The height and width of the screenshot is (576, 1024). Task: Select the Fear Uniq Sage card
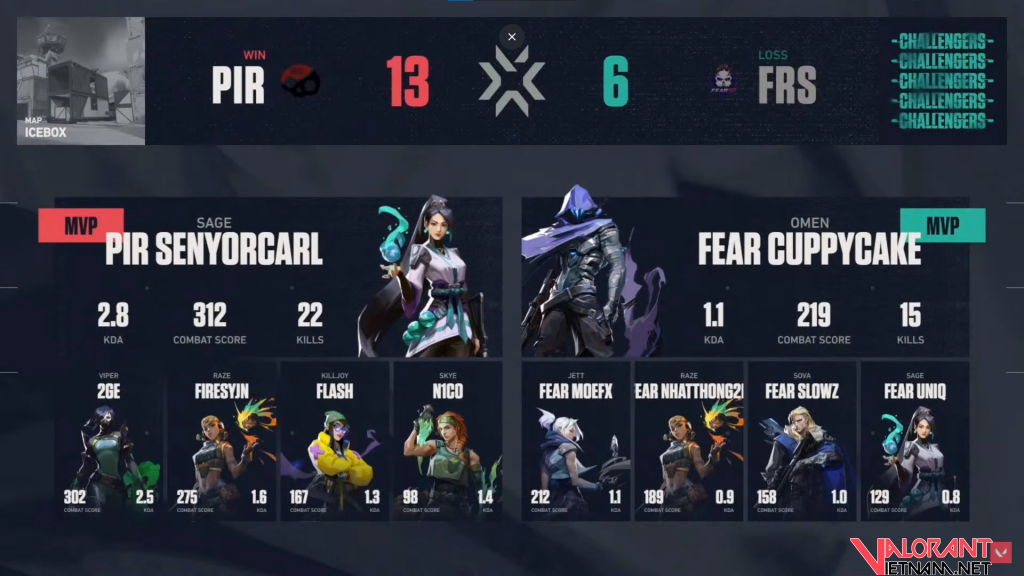[x=915, y=441]
